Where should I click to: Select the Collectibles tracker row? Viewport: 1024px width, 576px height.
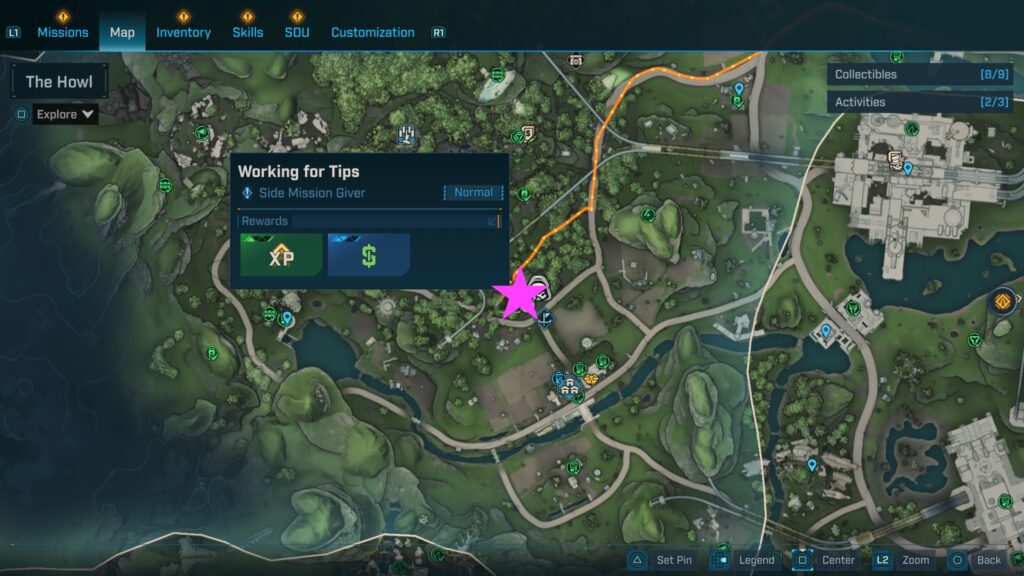pyautogui.click(x=919, y=74)
